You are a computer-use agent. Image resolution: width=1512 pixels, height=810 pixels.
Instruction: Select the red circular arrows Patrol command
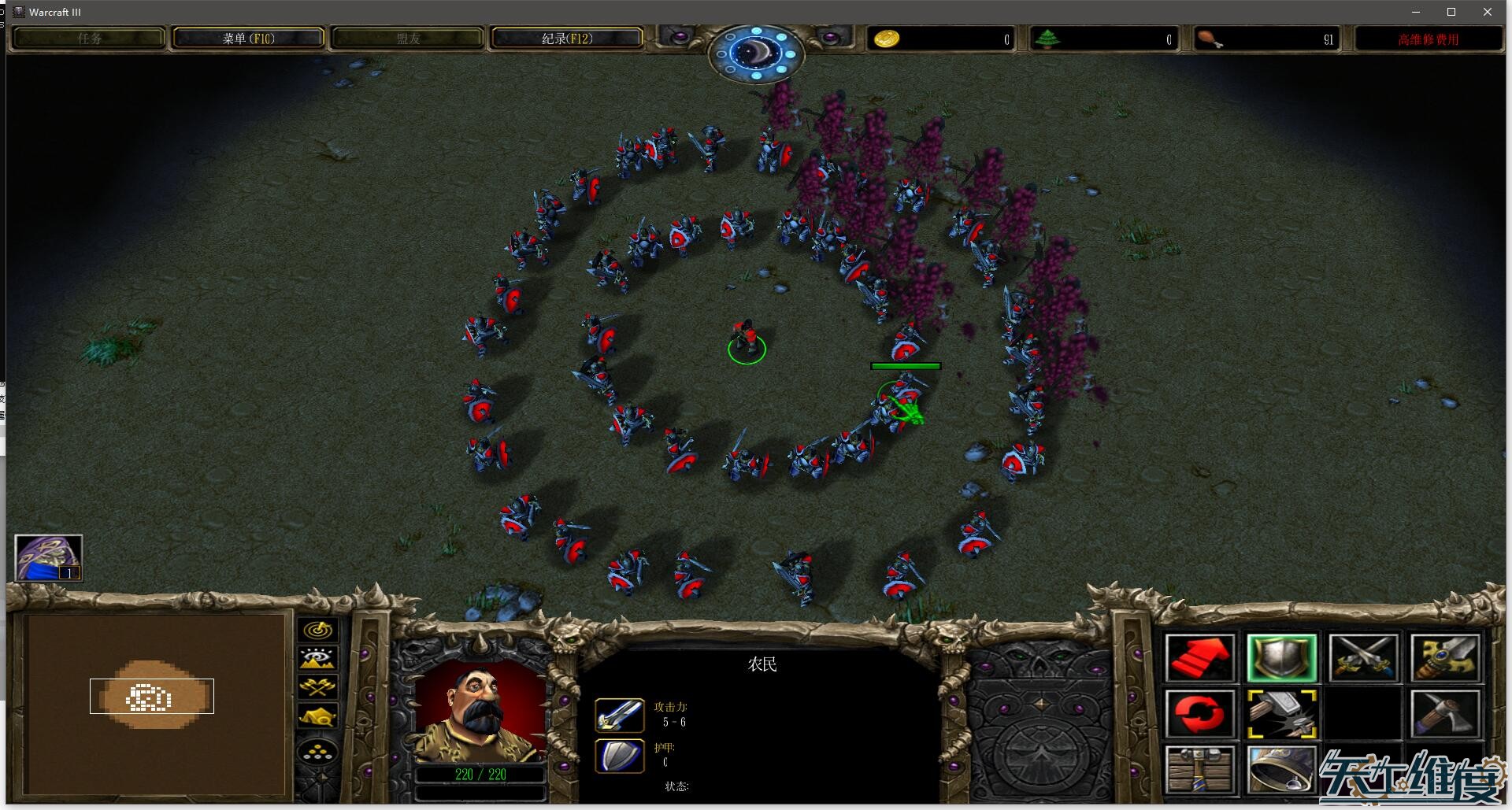(x=1199, y=714)
